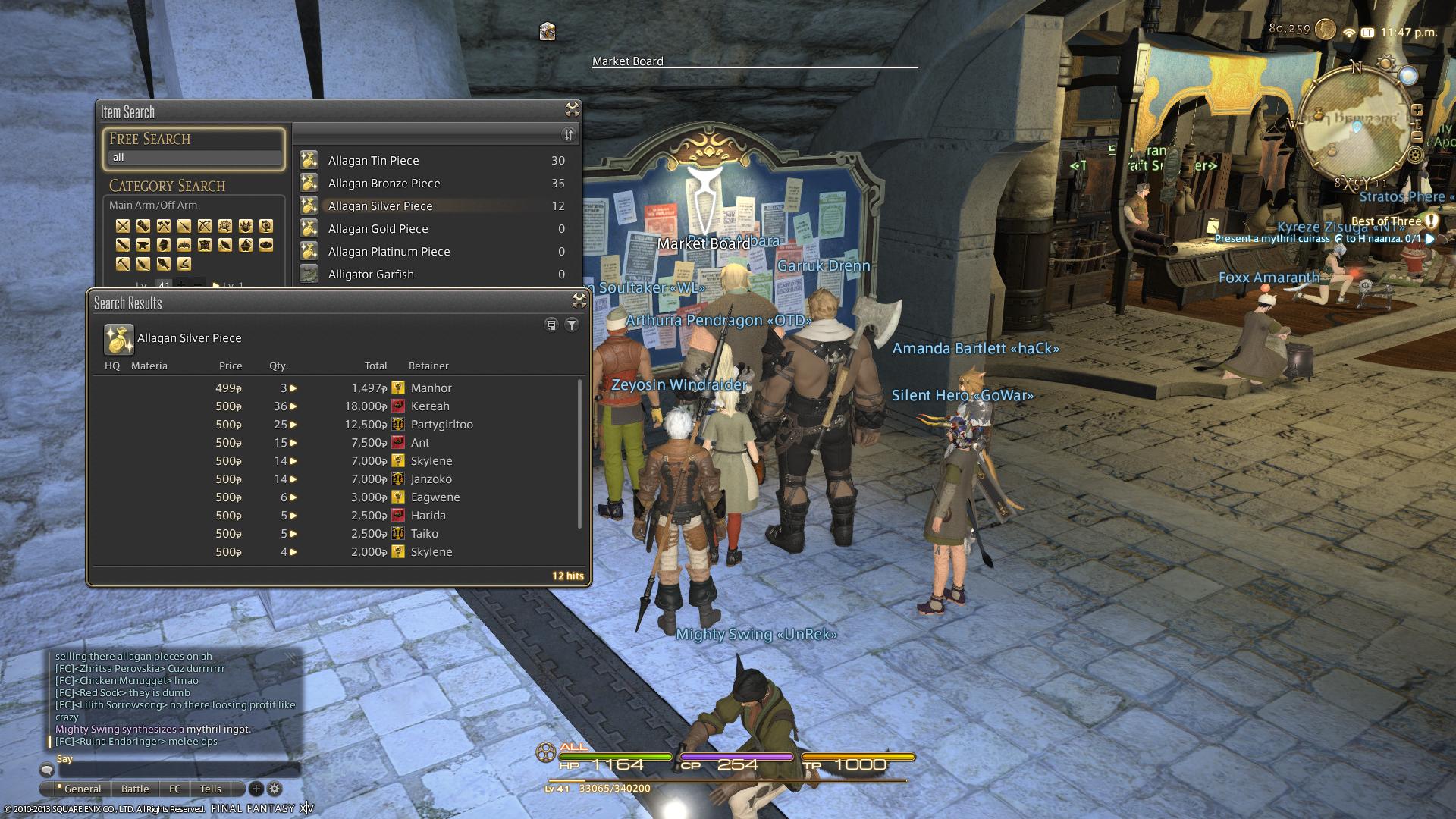Viewport: 1456px width, 819px height.
Task: Show the sales history for results
Action: click(x=551, y=325)
